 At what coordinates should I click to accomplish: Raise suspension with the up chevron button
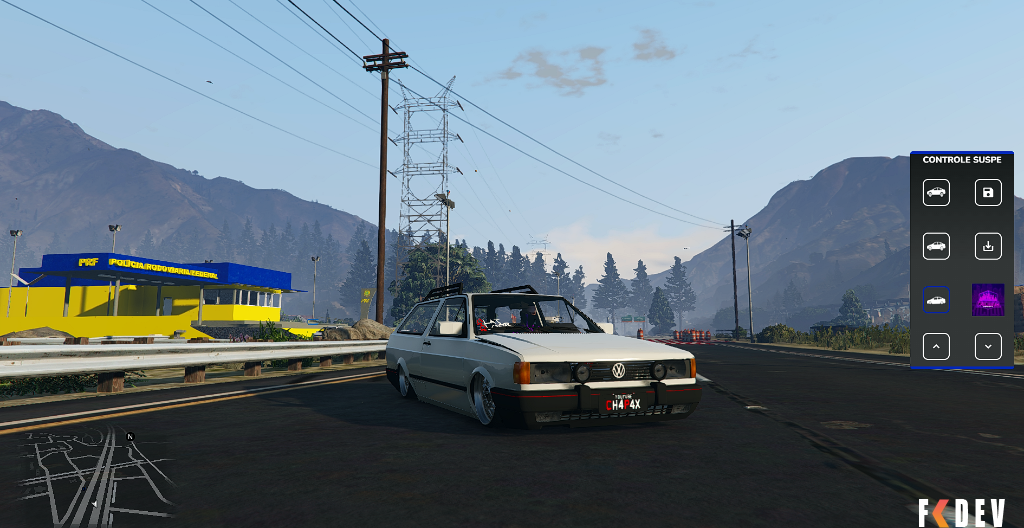tap(936, 347)
